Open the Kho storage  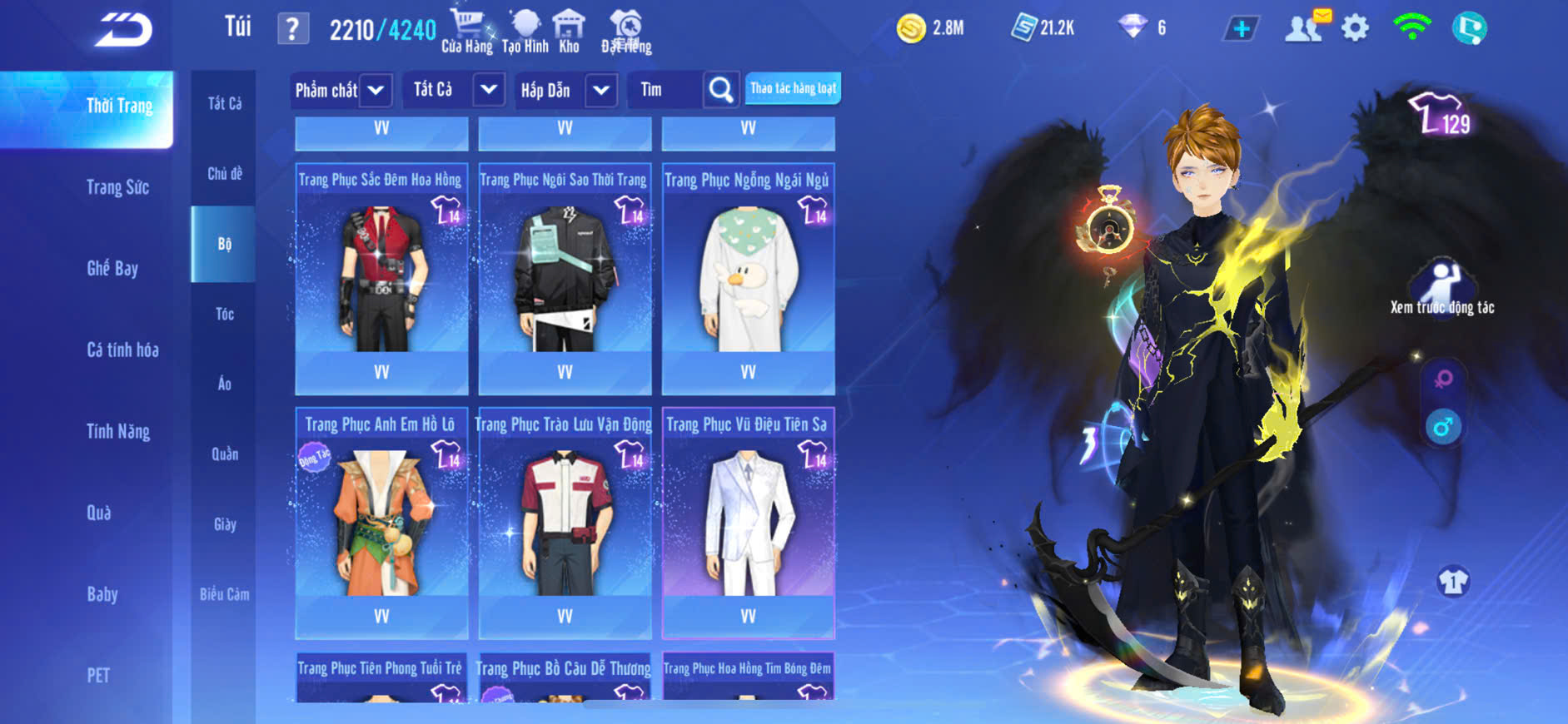point(569,31)
